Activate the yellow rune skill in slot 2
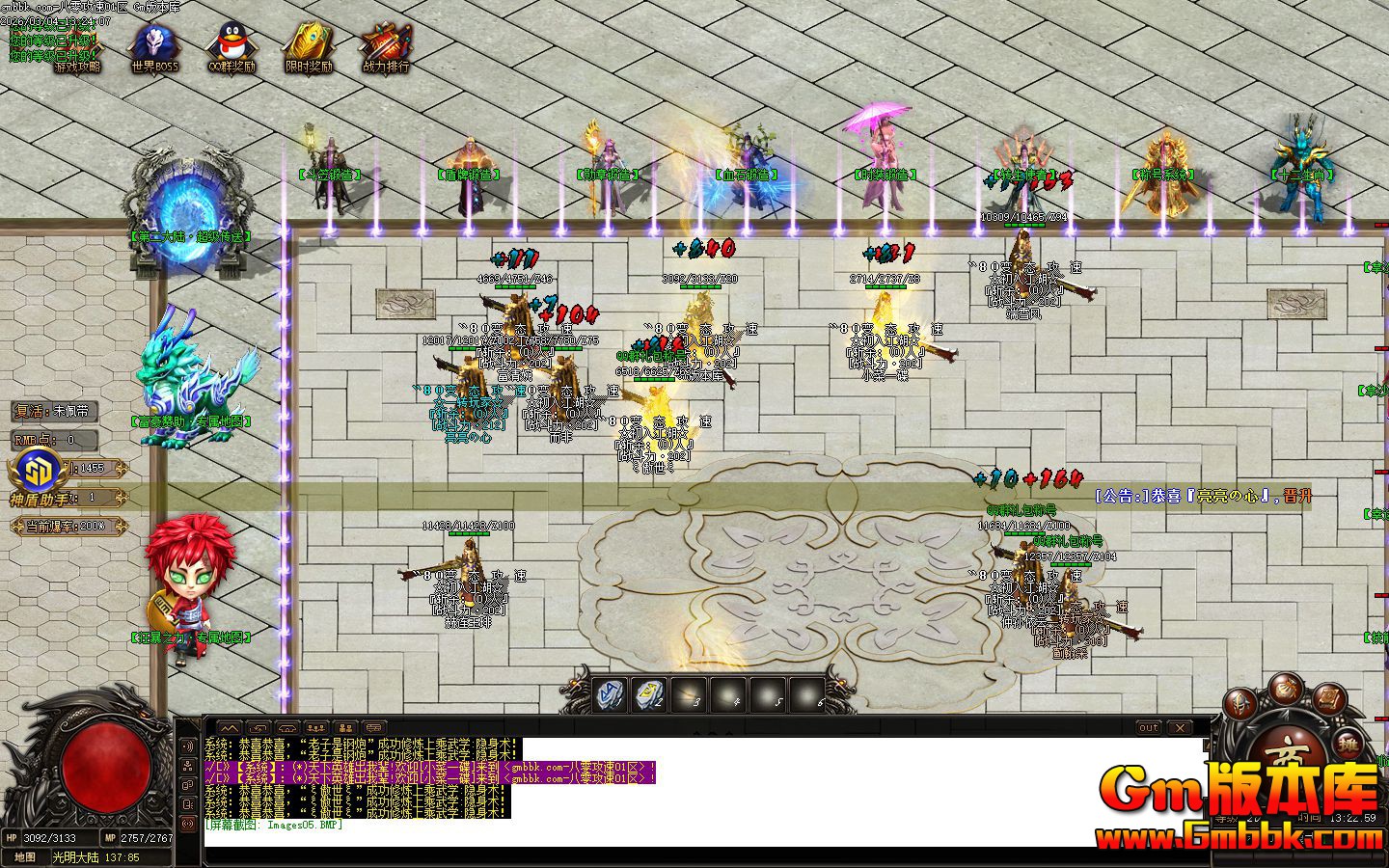 (x=649, y=692)
